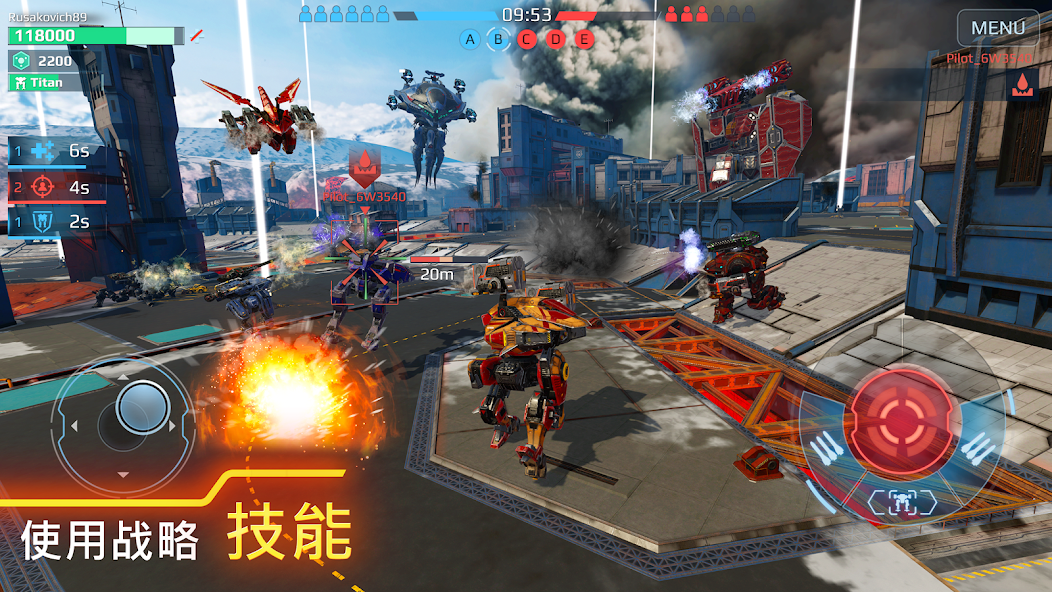Tap red beacon D indicator
The height and width of the screenshot is (592, 1052).
coord(556,39)
